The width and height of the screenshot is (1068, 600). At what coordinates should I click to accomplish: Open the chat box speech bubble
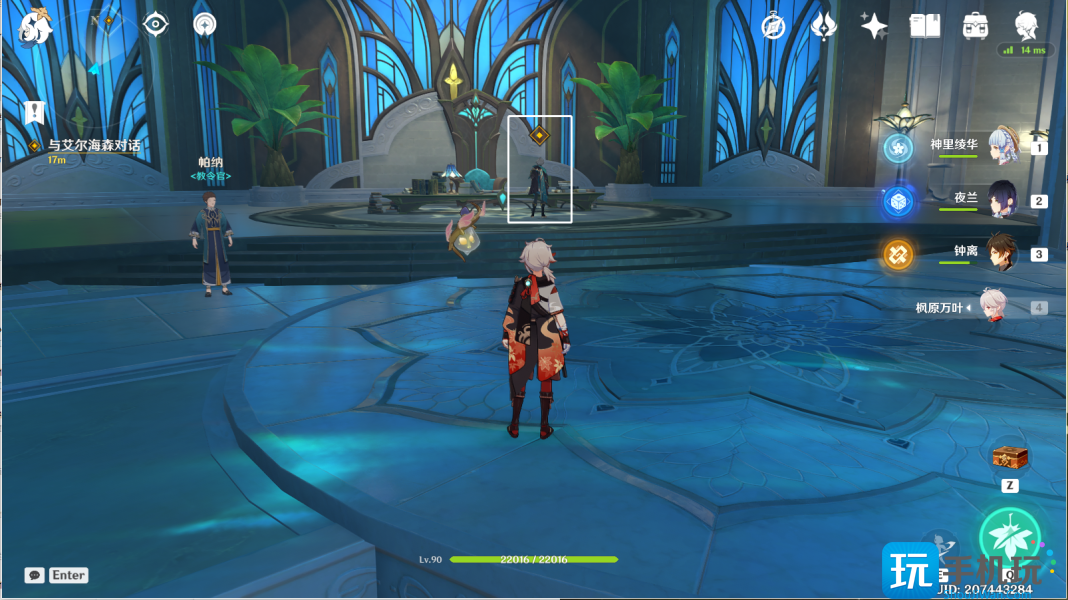point(35,575)
